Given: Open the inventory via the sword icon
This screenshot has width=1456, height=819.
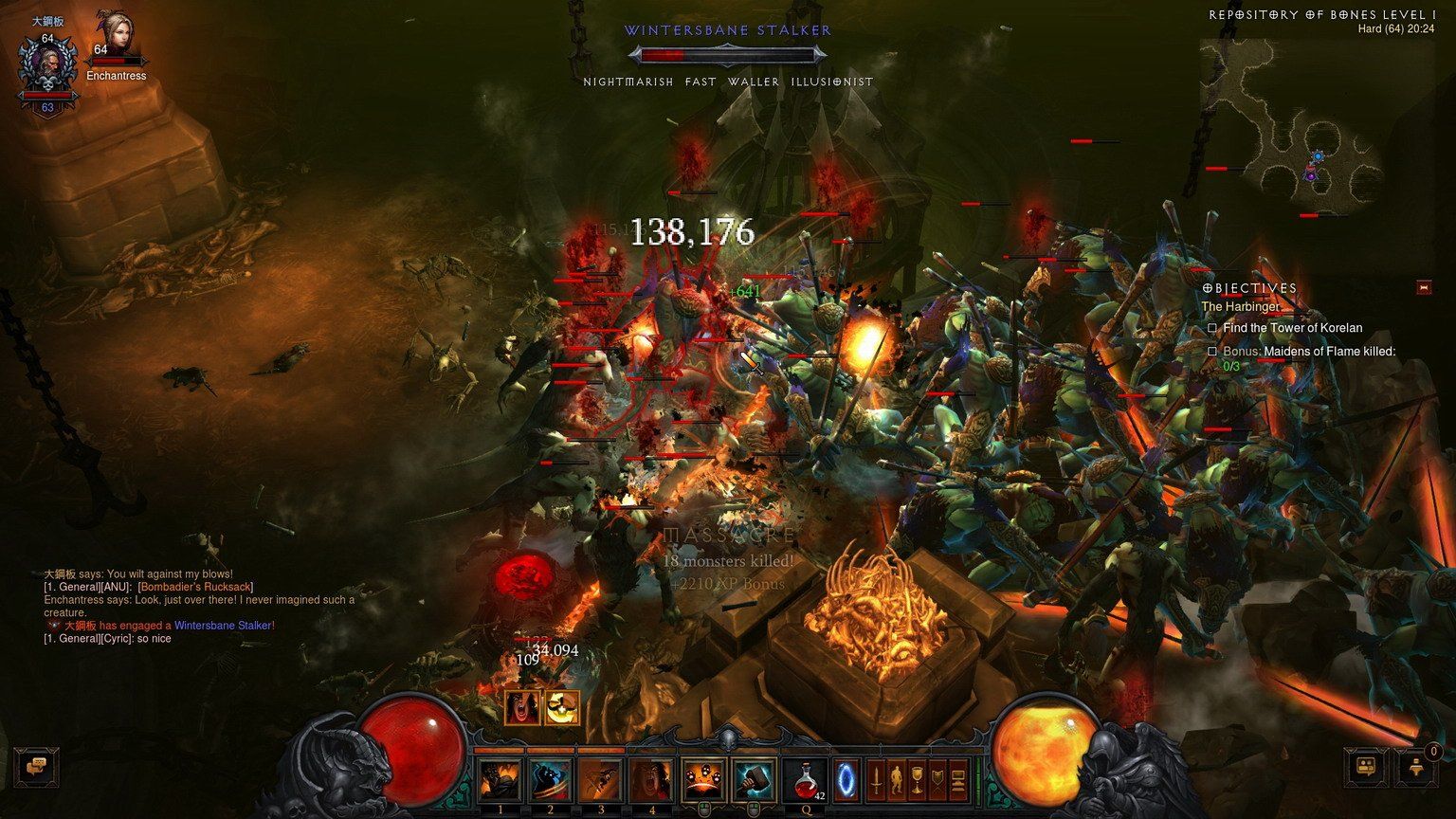Looking at the screenshot, I should [877, 780].
